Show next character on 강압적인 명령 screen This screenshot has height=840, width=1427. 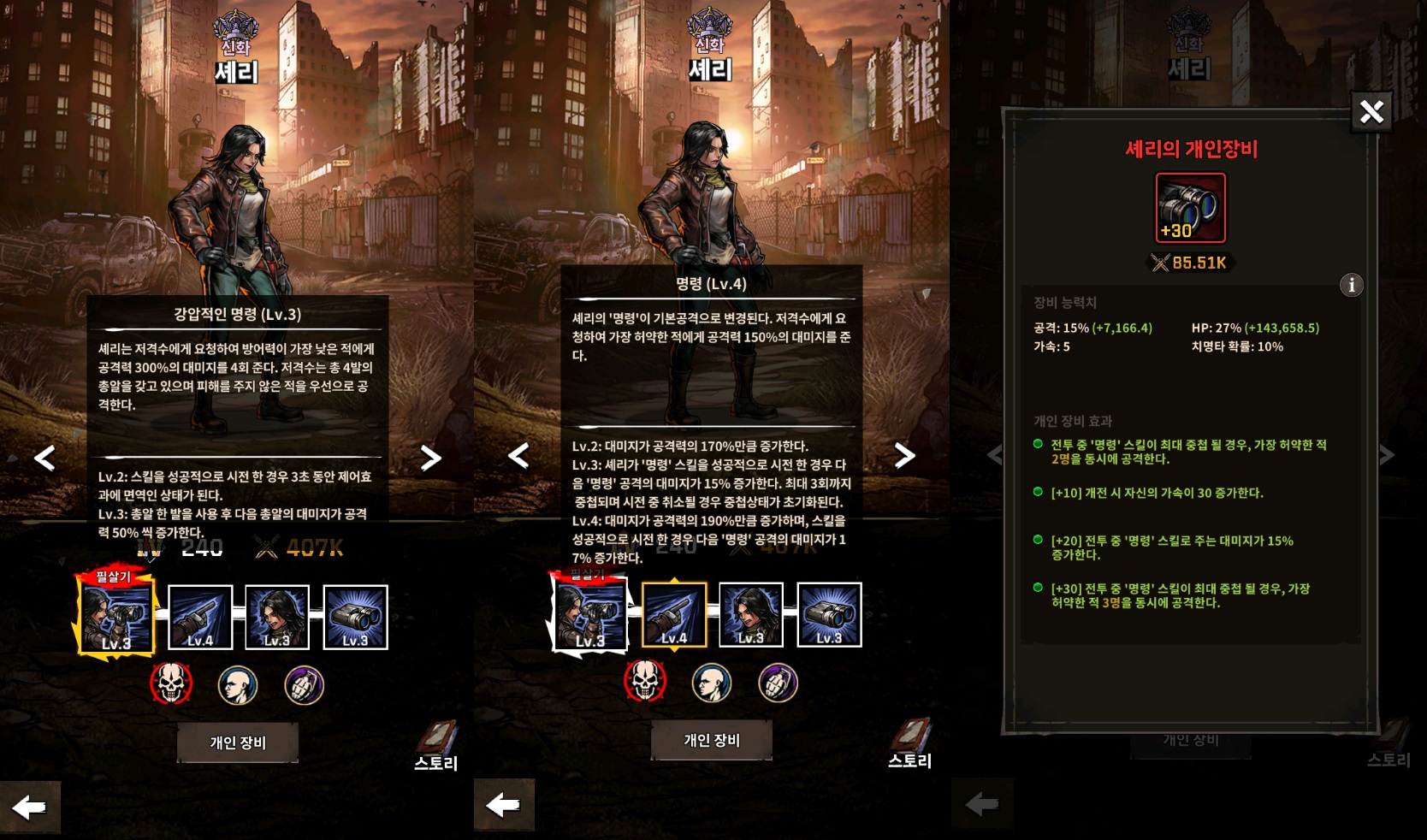[x=430, y=458]
